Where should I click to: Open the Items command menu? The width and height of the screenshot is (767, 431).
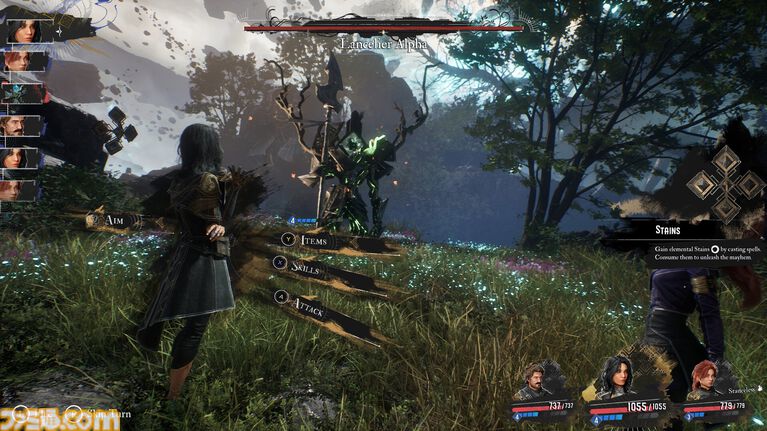tap(313, 241)
